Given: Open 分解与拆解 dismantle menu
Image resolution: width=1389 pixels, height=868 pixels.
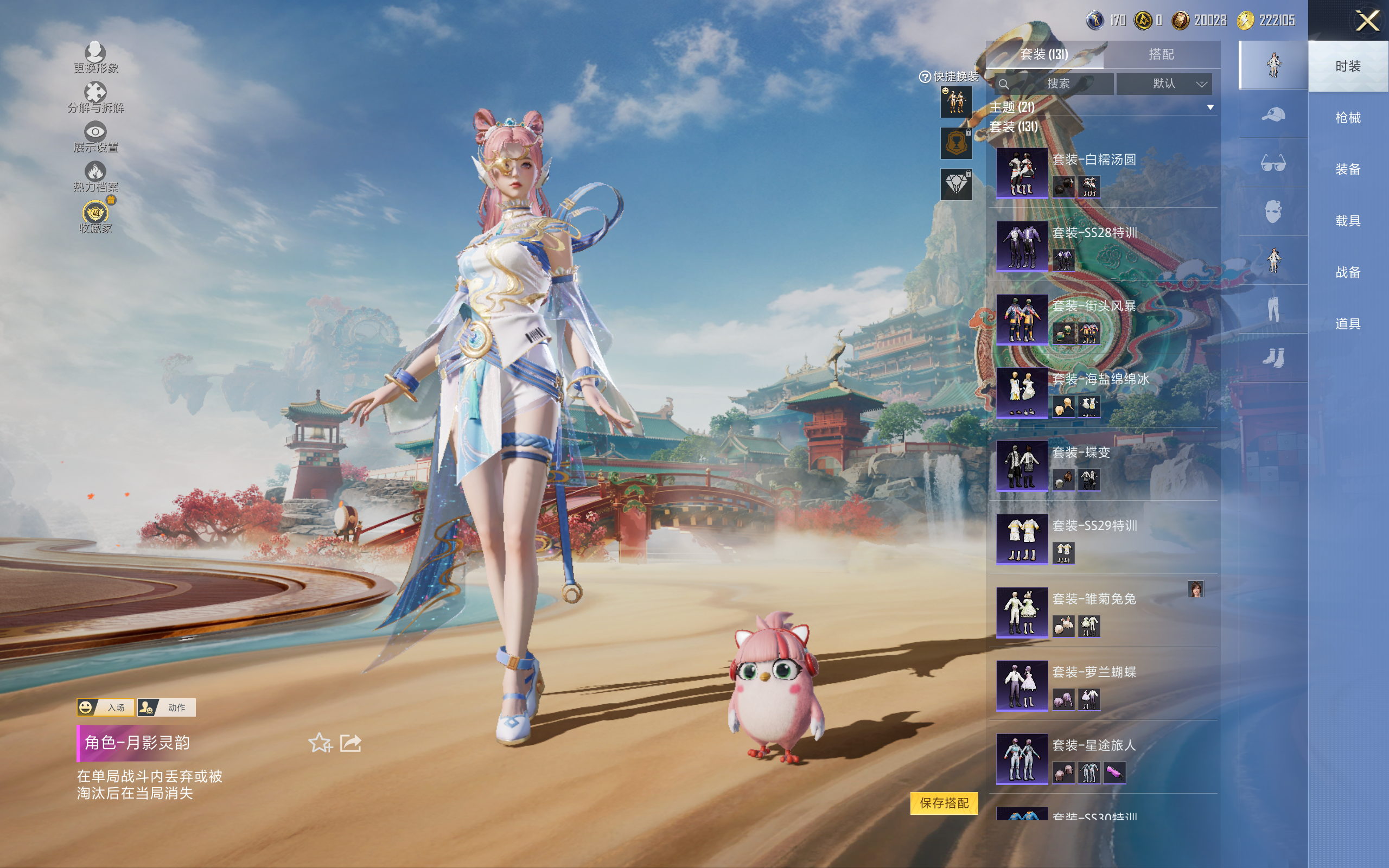Looking at the screenshot, I should tap(95, 97).
